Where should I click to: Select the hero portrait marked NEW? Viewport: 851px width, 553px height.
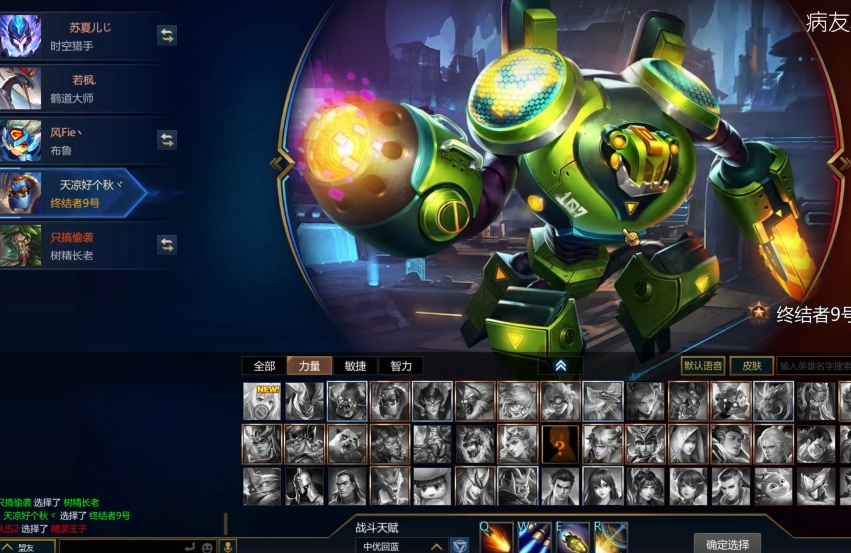[x=262, y=401]
